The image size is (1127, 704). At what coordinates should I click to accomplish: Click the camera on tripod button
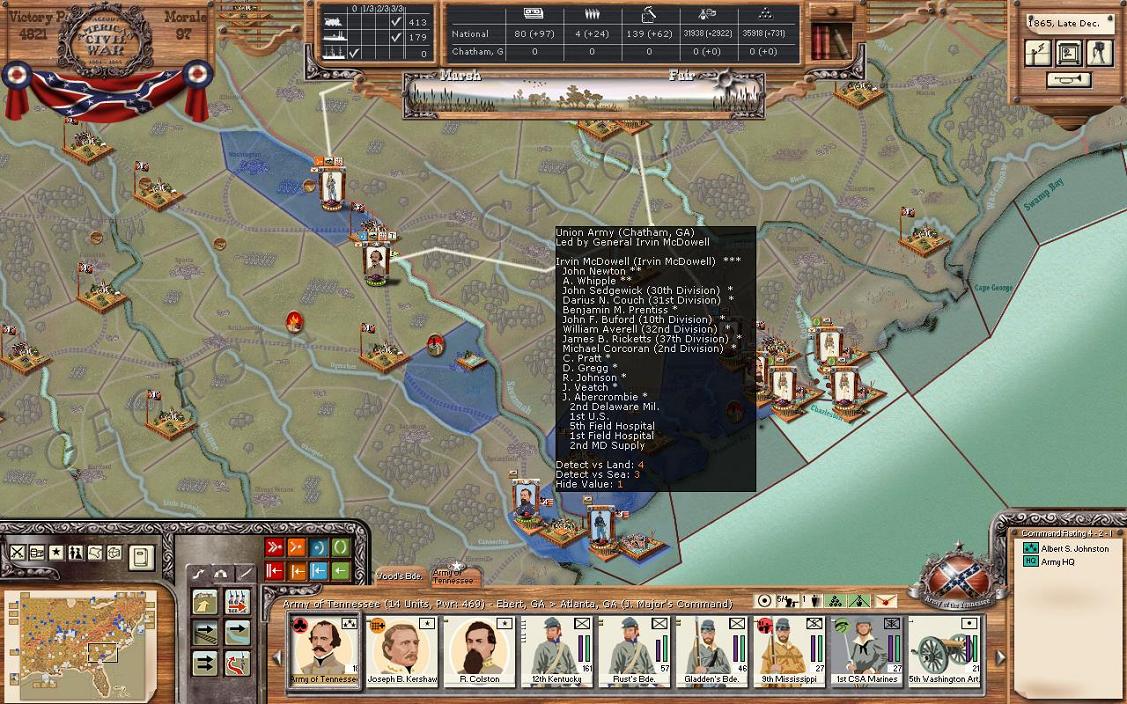tap(1099, 53)
